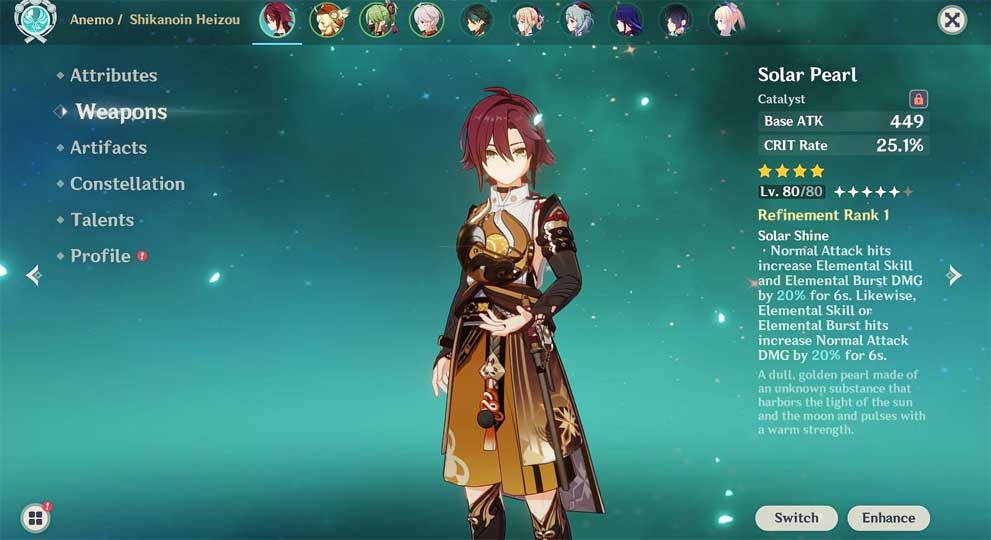
Task: Go to the next character with right arrow
Action: click(954, 275)
